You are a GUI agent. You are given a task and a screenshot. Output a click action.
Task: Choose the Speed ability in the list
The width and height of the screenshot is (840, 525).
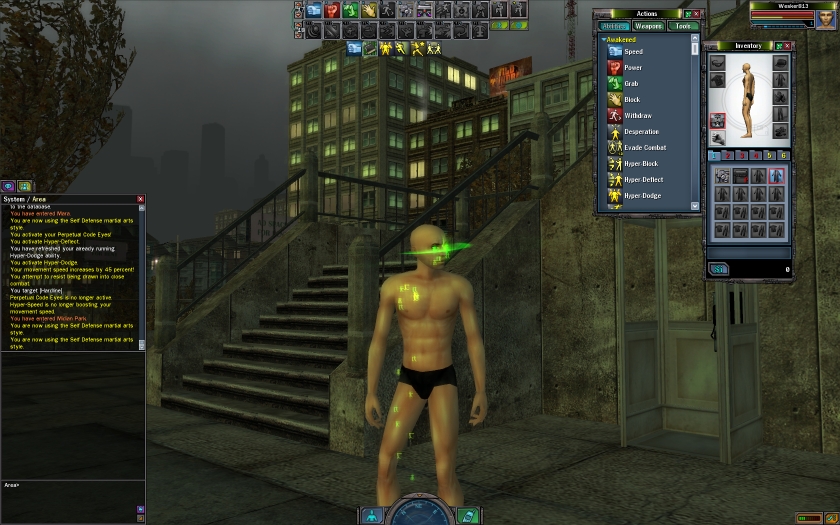point(633,51)
